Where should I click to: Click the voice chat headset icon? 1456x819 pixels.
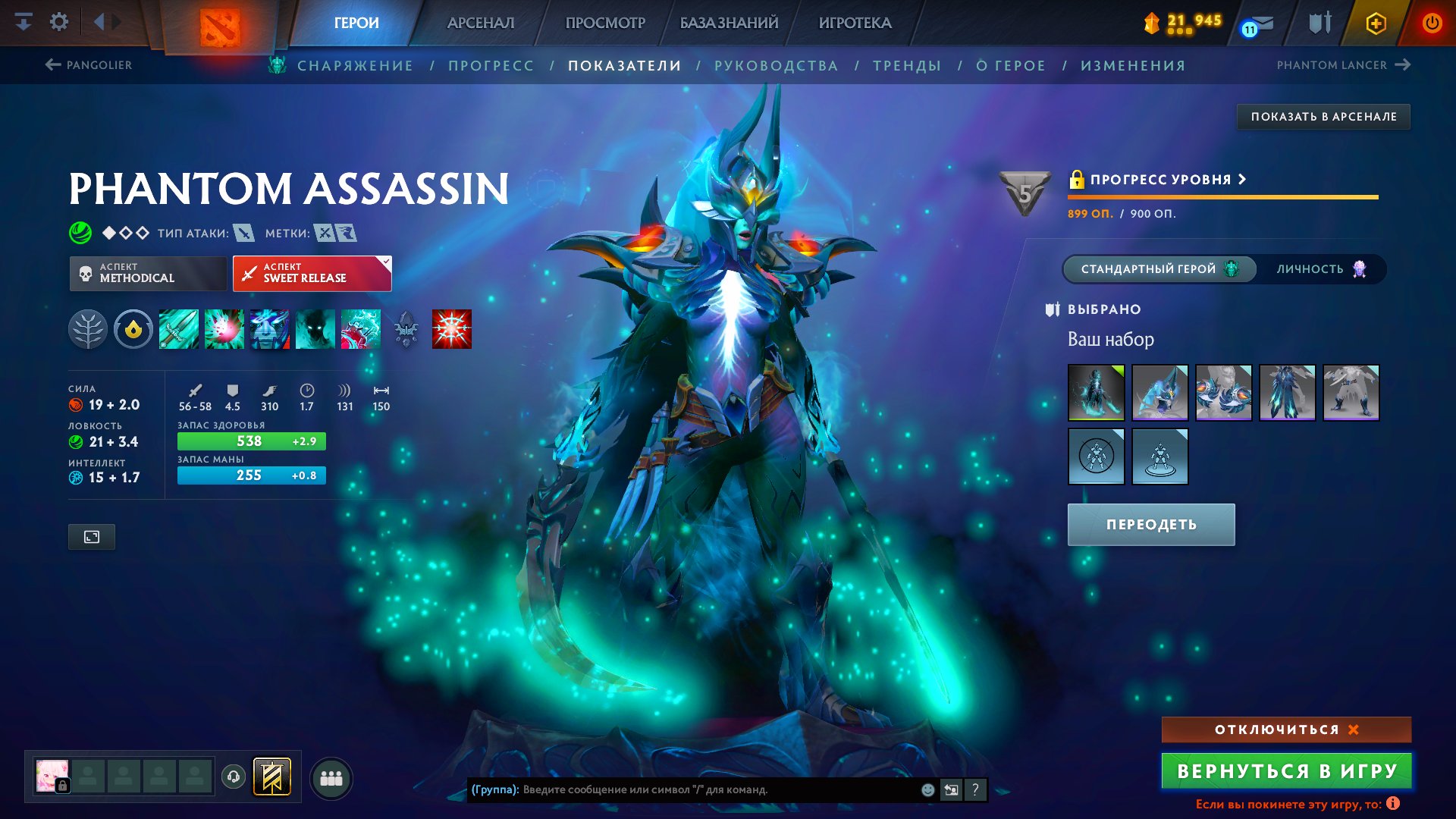(x=233, y=775)
